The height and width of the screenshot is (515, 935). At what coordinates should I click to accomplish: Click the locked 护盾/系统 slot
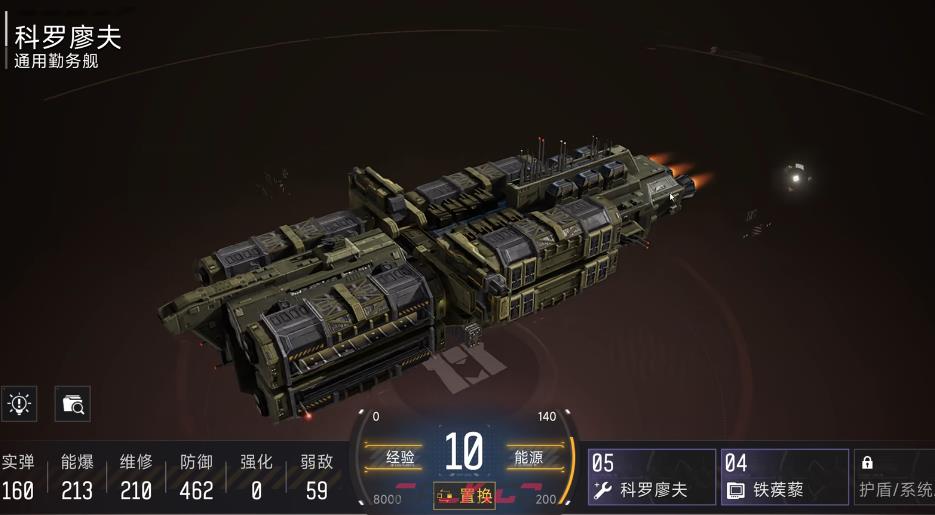pyautogui.click(x=896, y=477)
